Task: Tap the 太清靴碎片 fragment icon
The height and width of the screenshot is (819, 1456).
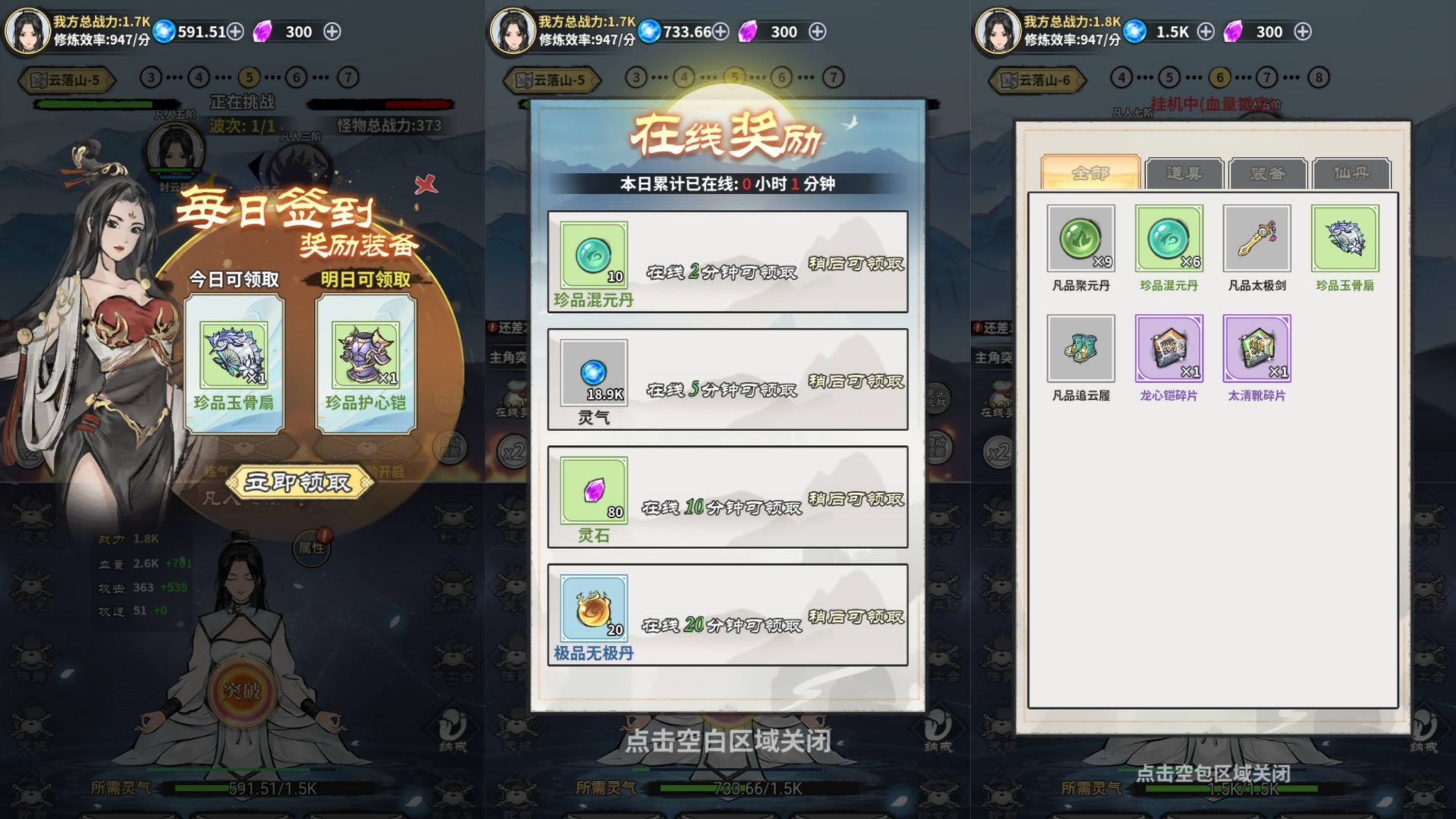Action: pyautogui.click(x=1257, y=350)
